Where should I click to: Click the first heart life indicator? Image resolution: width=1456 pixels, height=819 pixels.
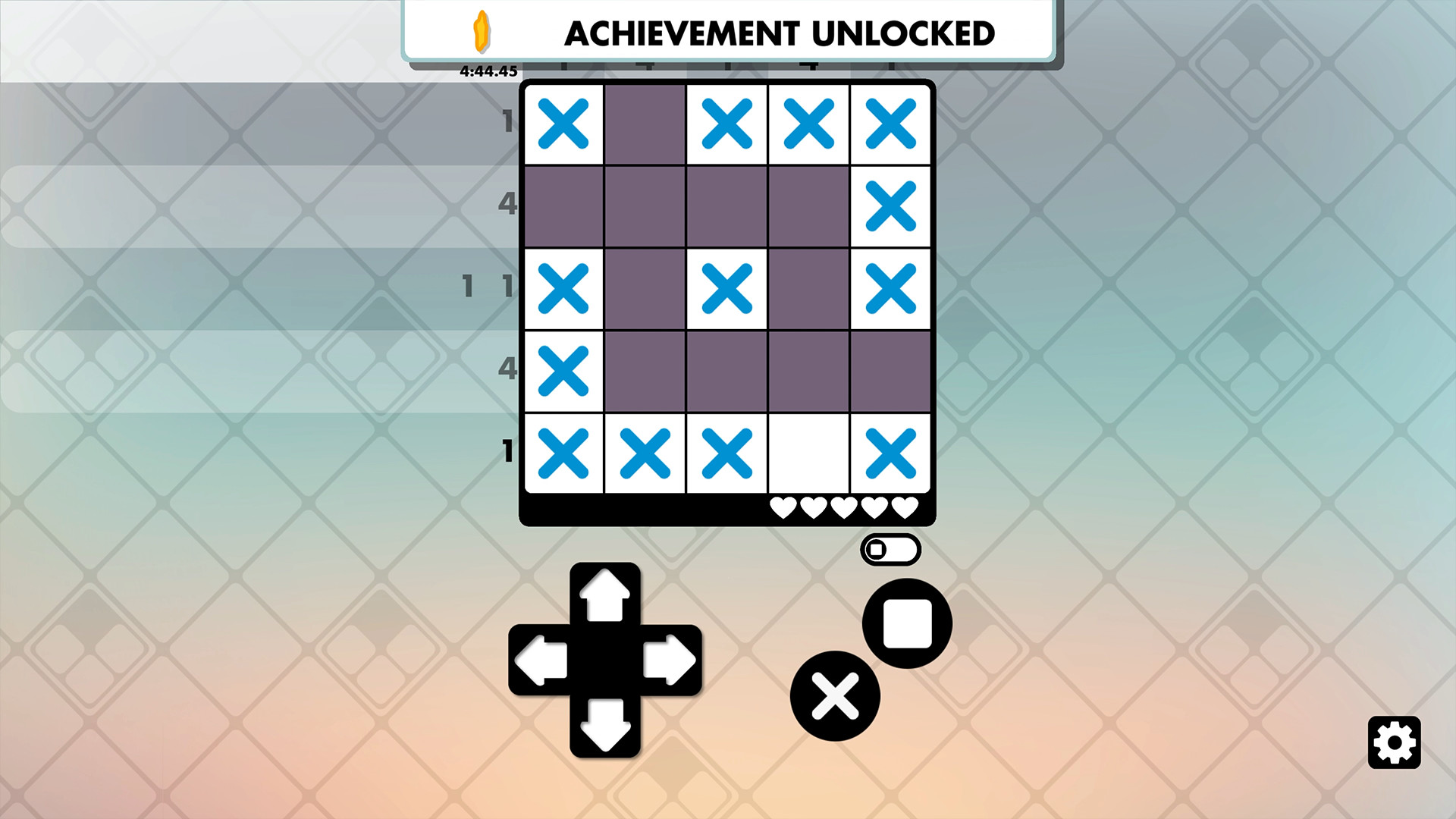point(784,508)
